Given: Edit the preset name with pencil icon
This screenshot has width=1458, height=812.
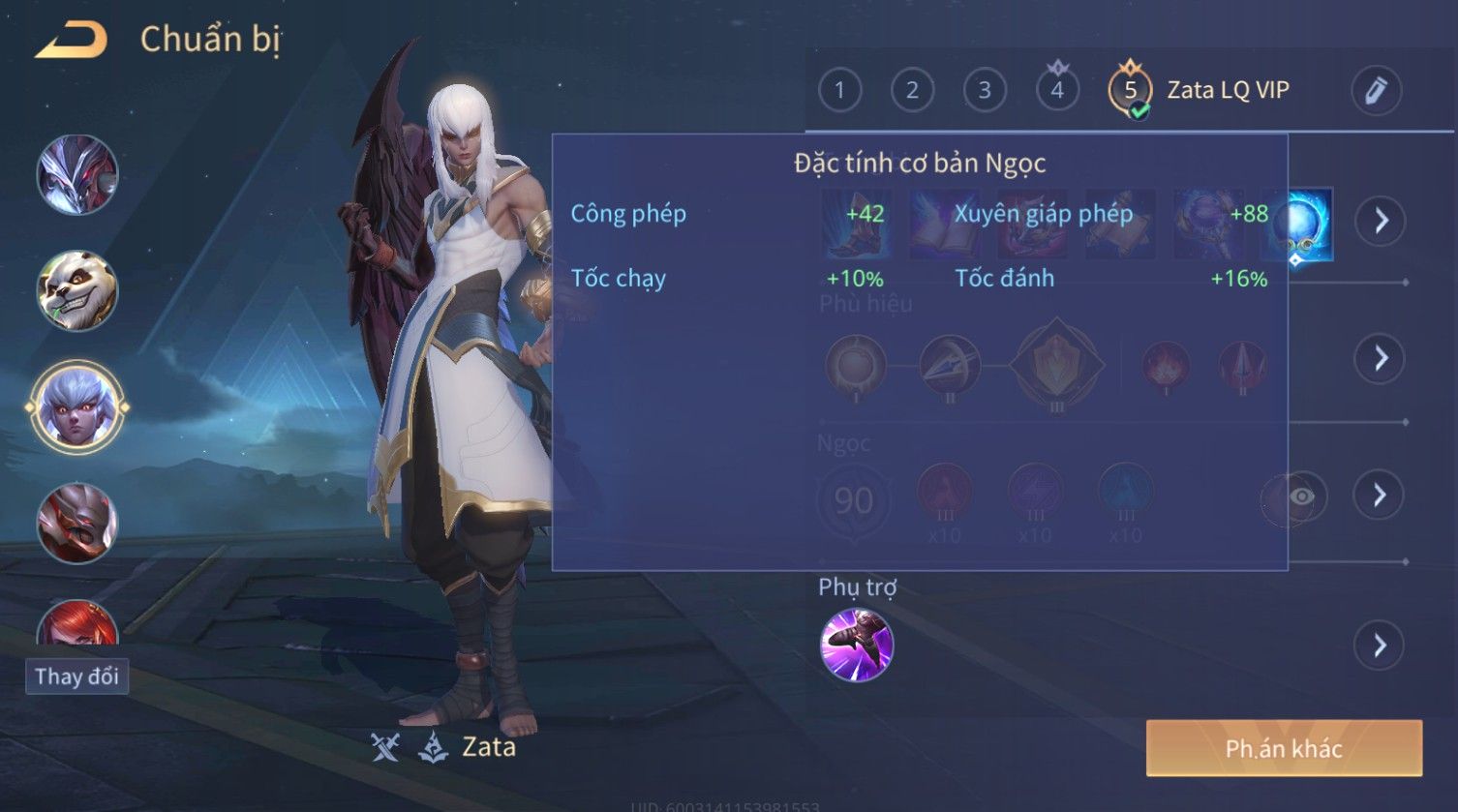Looking at the screenshot, I should 1376,91.
